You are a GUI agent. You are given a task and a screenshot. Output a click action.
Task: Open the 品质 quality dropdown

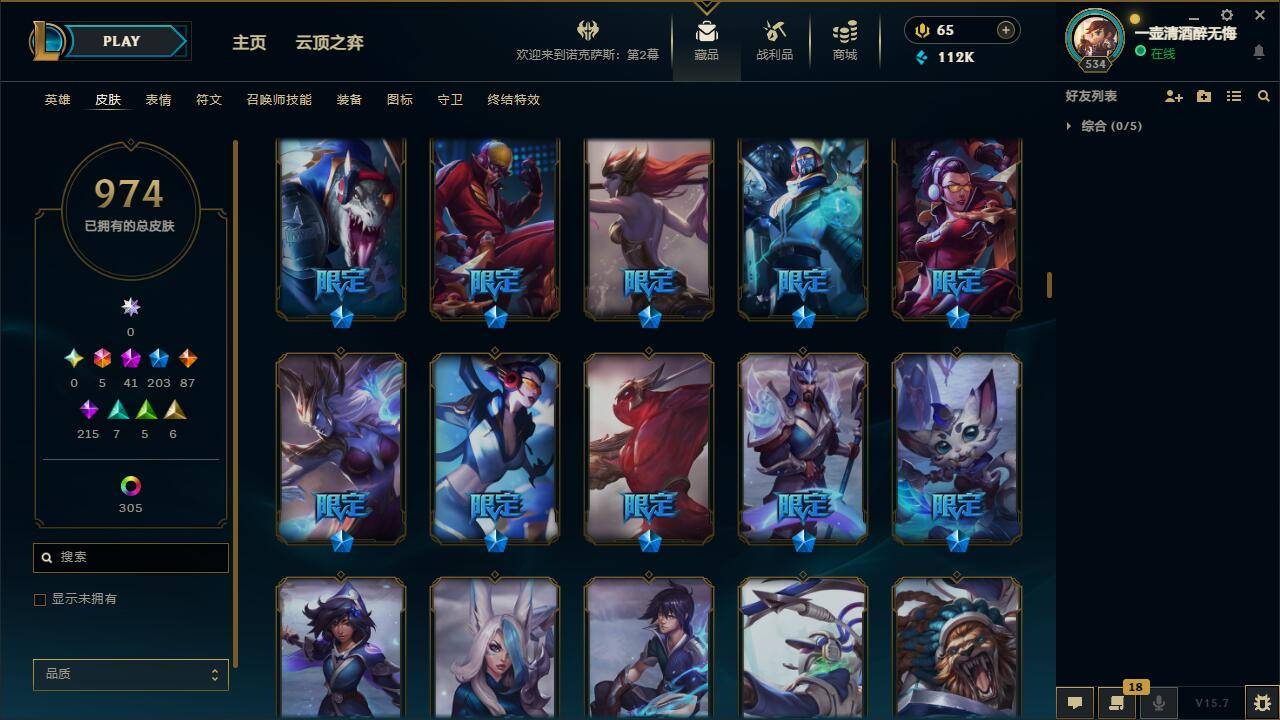click(x=130, y=674)
